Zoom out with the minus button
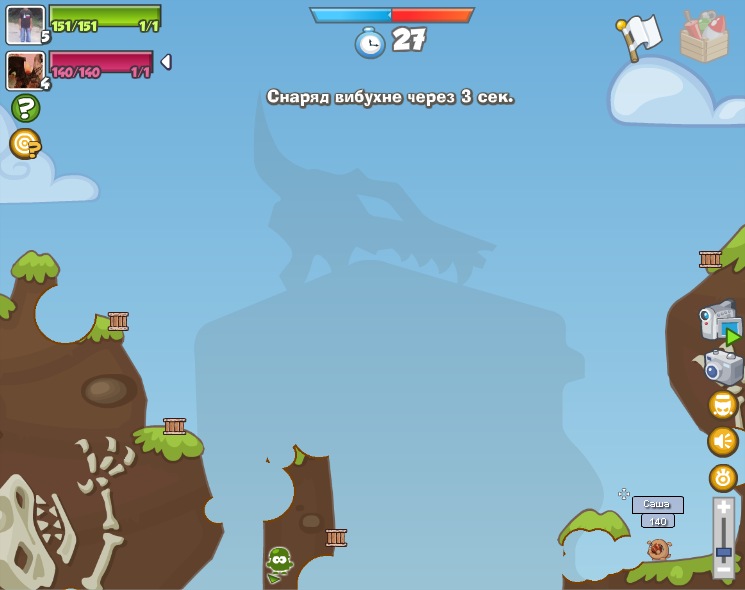 tap(723, 568)
